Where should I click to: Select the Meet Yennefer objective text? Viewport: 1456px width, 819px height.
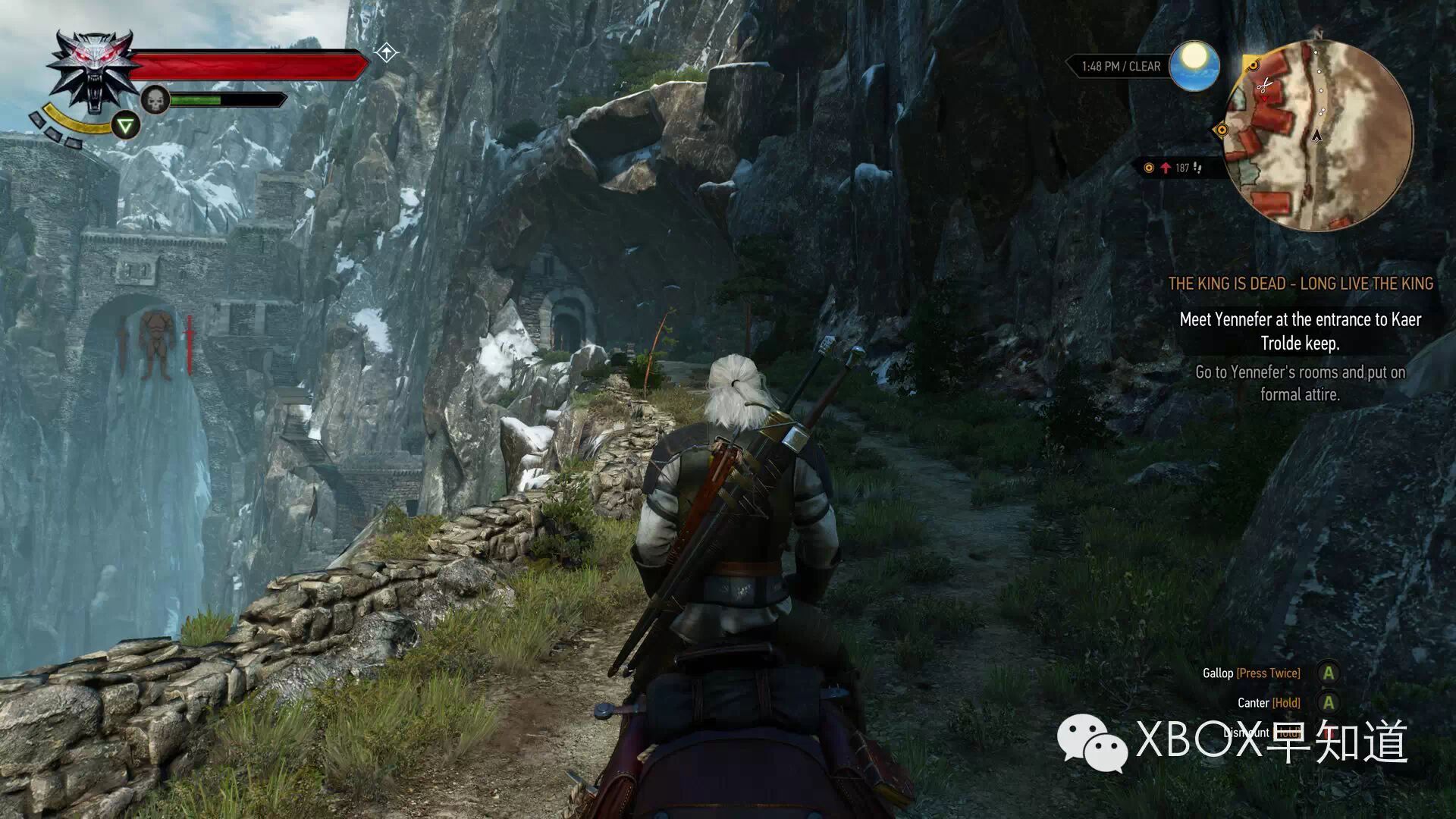pyautogui.click(x=1300, y=331)
